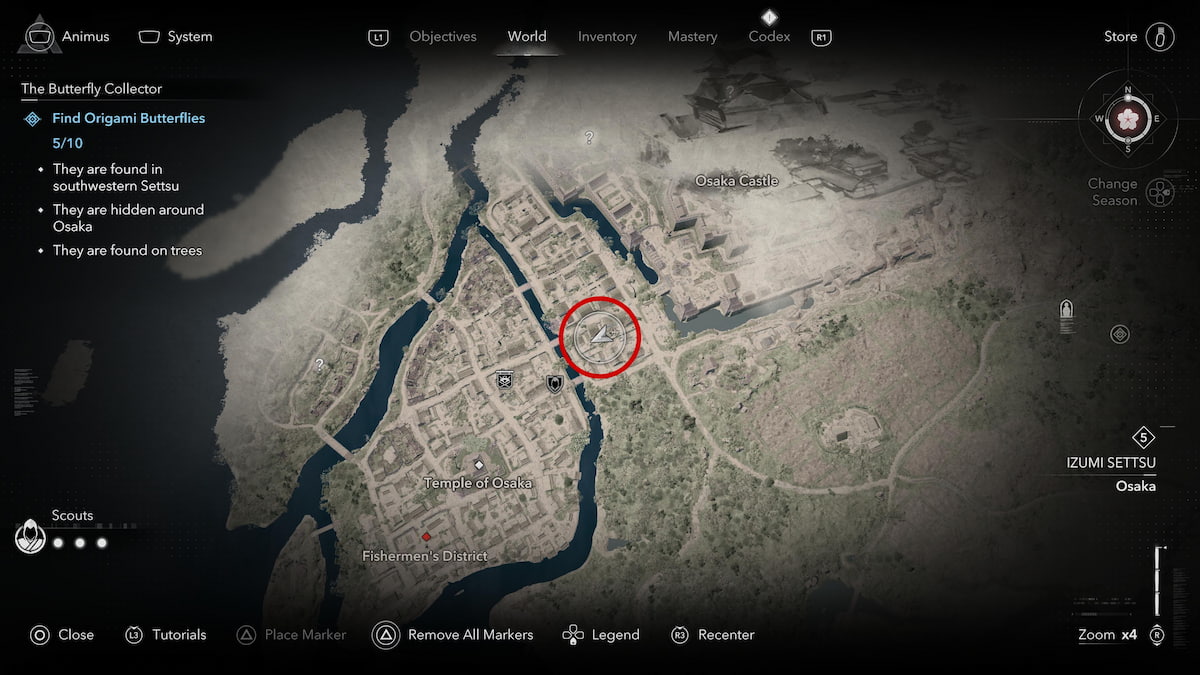
Task: Select the Find Origami Butterflies objective
Action: tap(128, 118)
